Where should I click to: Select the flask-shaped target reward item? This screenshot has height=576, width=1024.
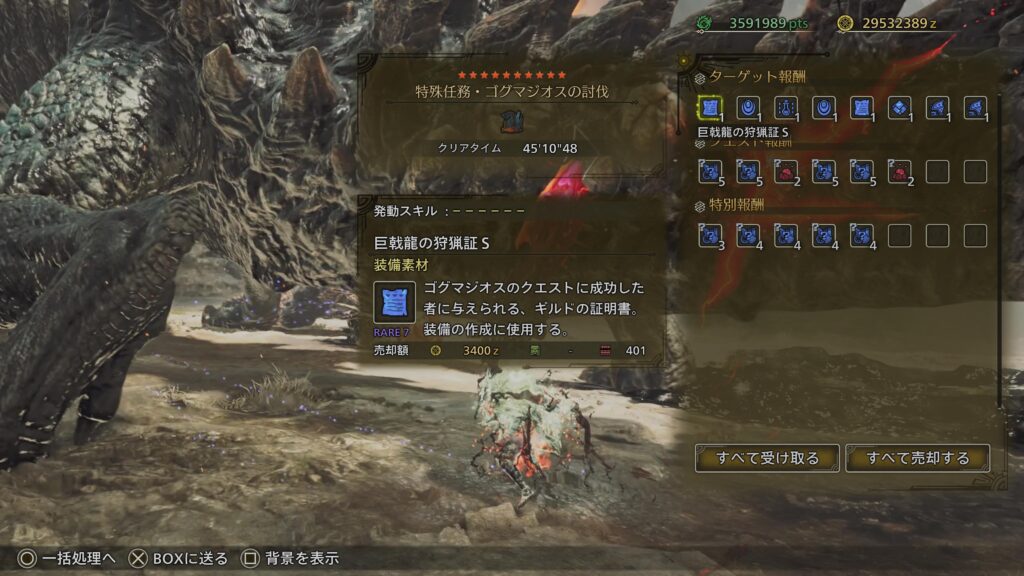pyautogui.click(x=786, y=108)
